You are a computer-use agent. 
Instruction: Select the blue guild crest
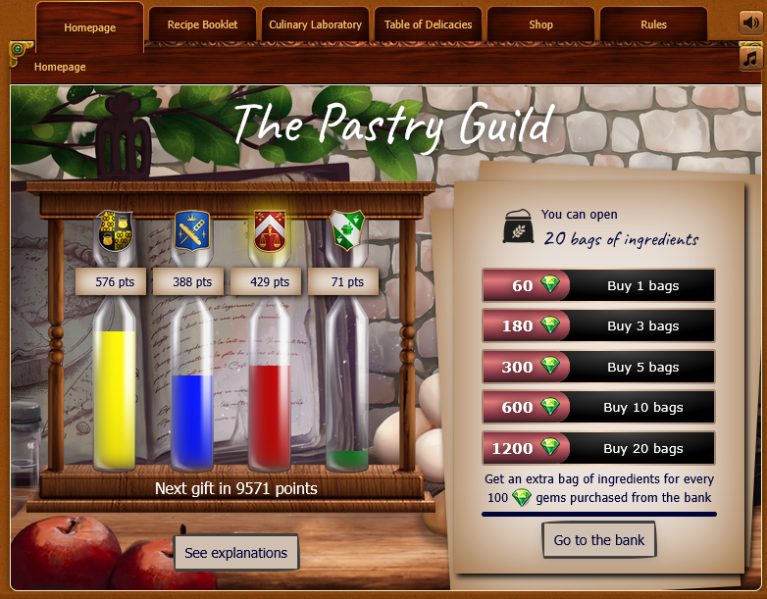[x=190, y=232]
